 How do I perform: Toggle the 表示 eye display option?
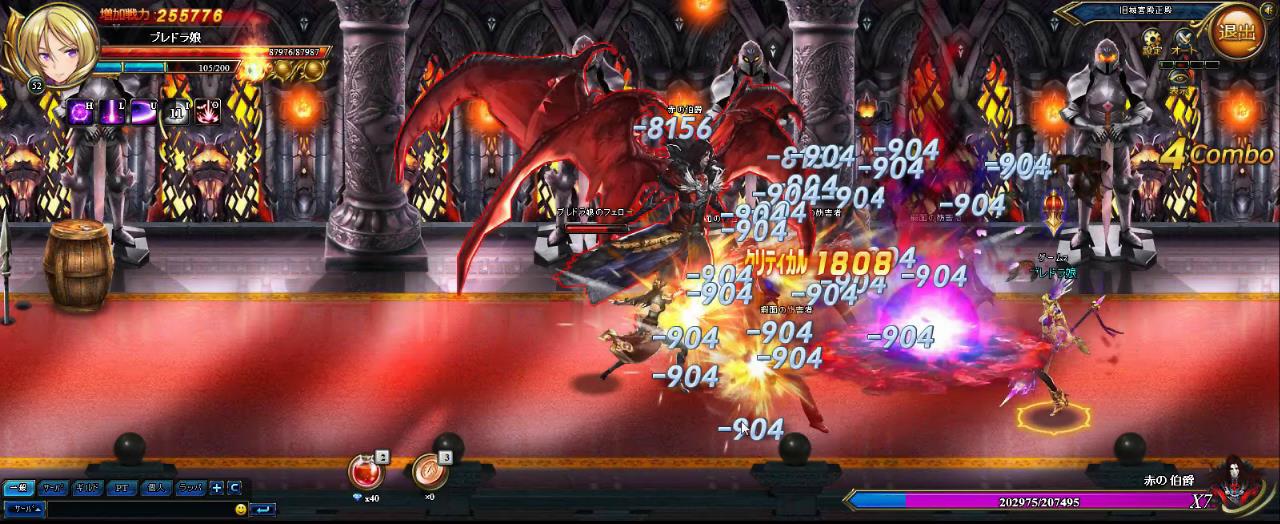pyautogui.click(x=1182, y=78)
